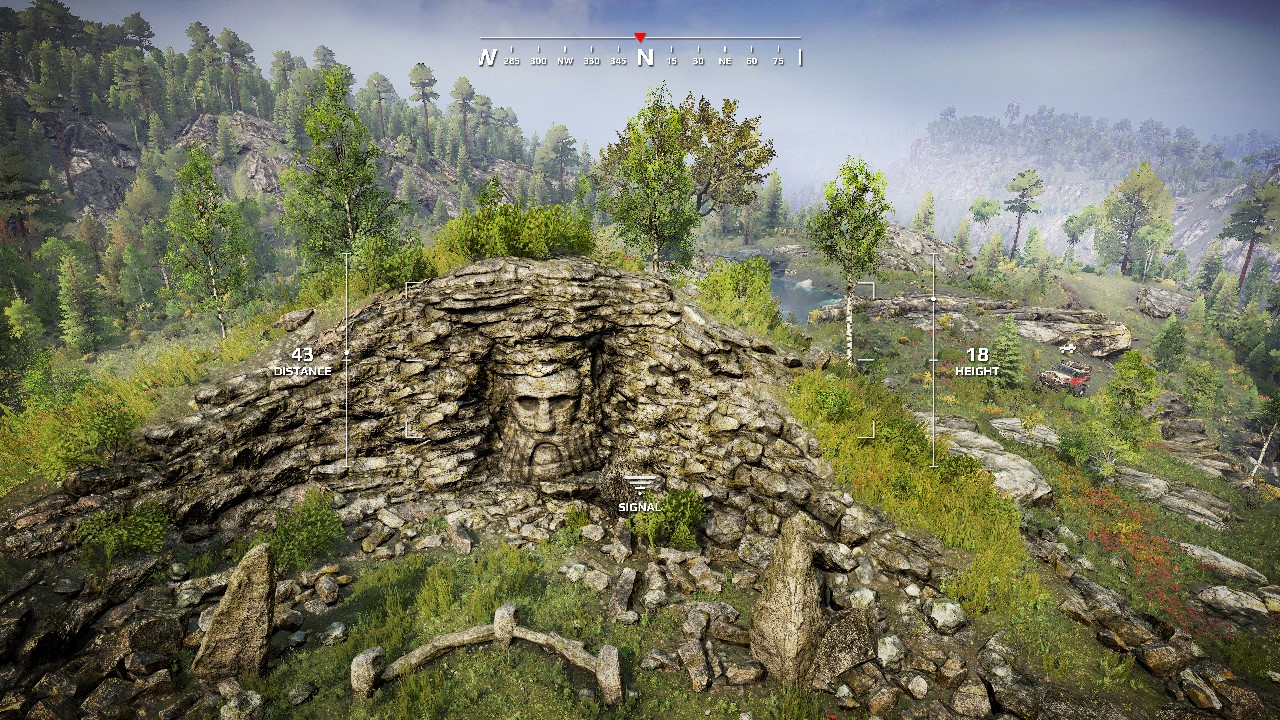The image size is (1280, 720).
Task: Click the 18 HEIGHT readout
Action: pos(979,361)
